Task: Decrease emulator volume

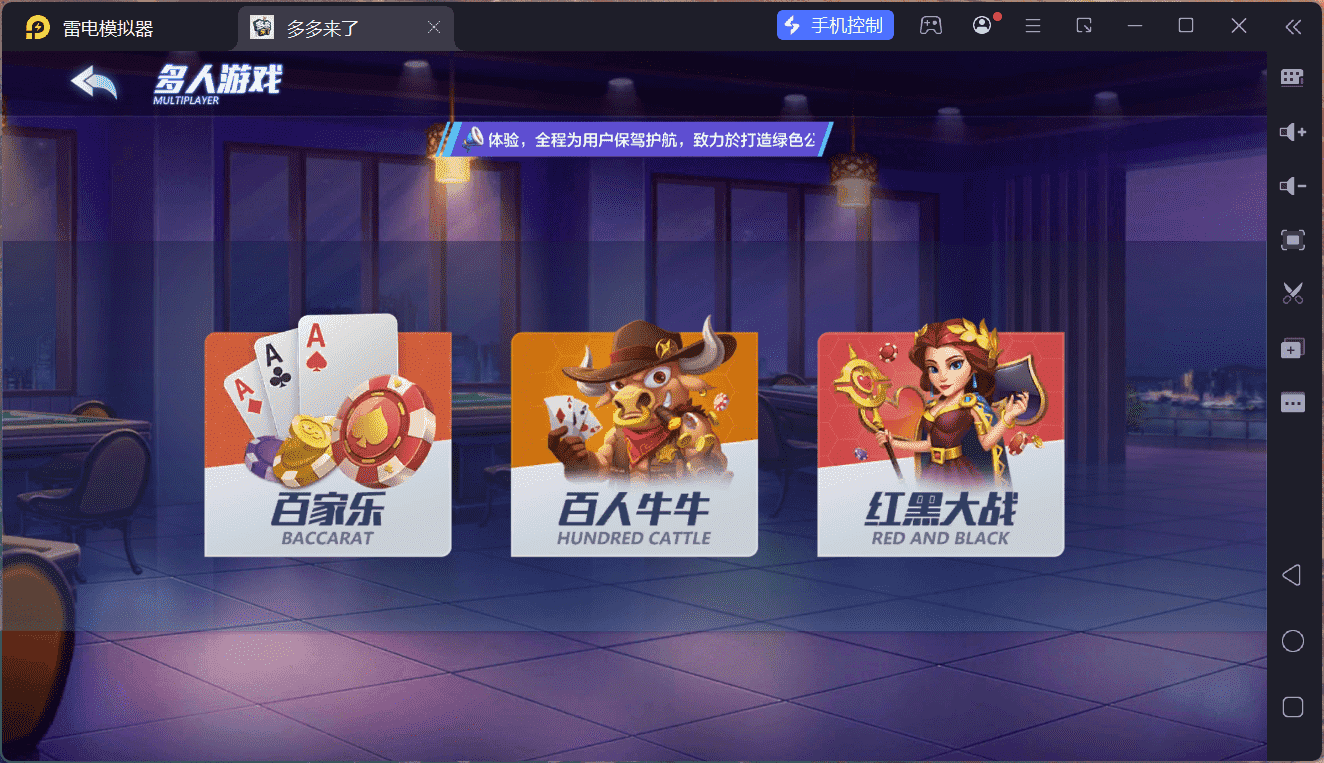Action: (1292, 185)
